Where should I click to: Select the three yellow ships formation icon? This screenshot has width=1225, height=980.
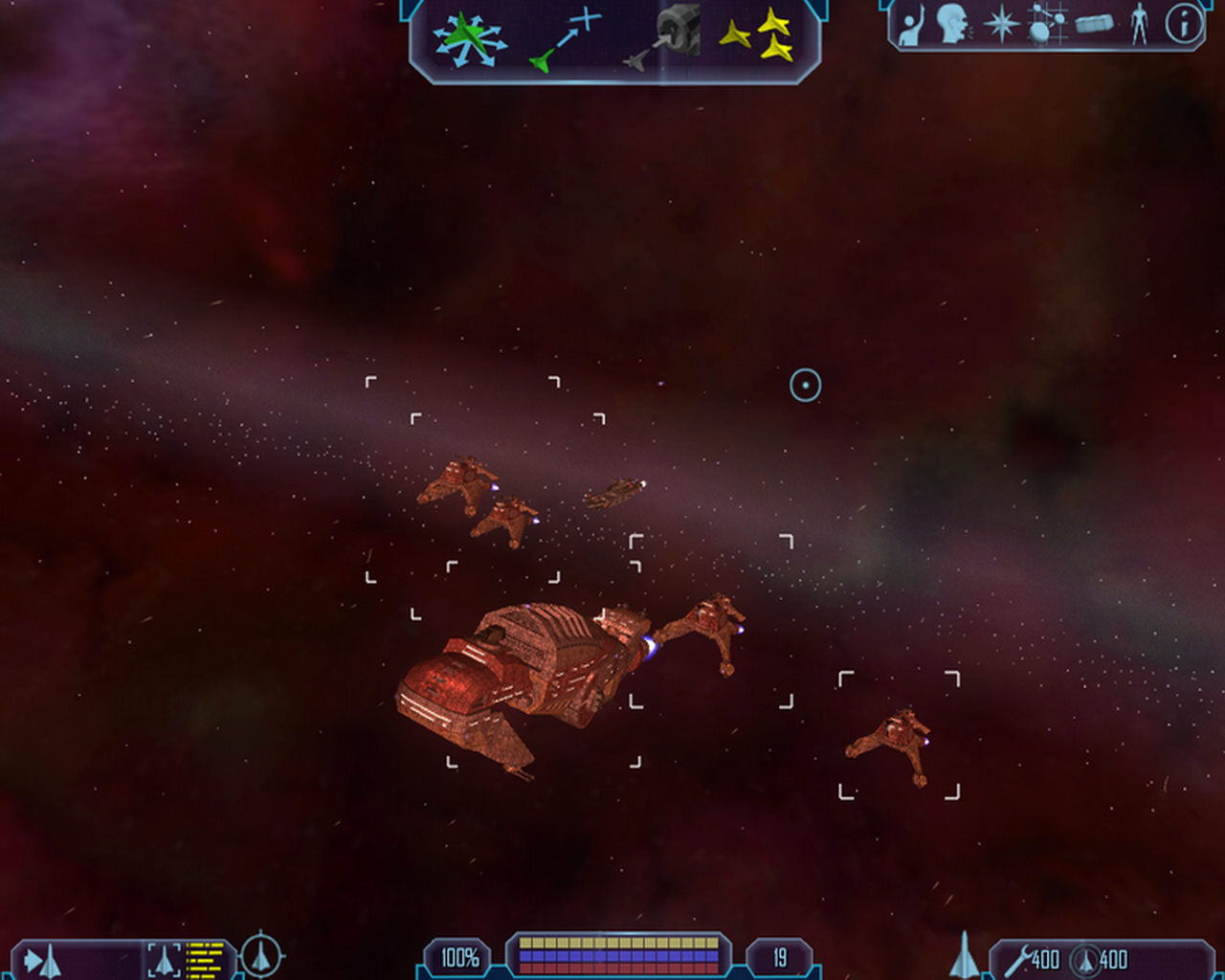(x=756, y=35)
